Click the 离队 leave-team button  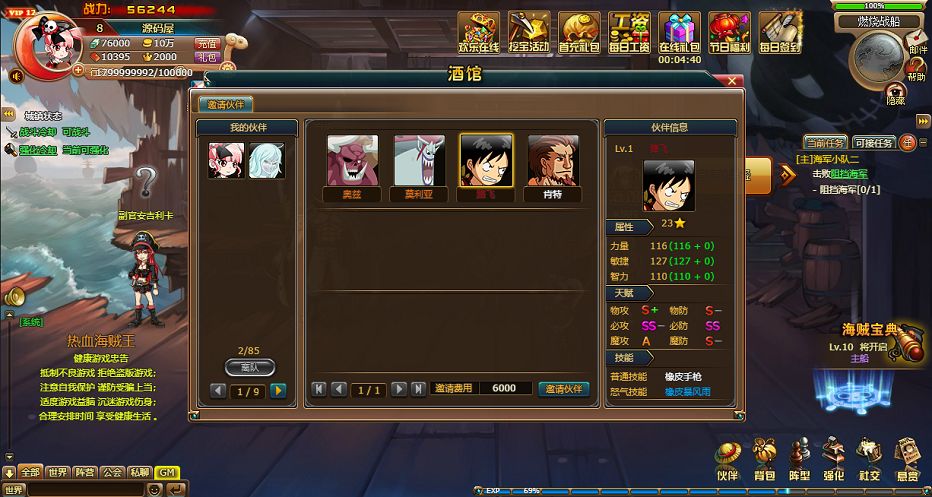tap(249, 367)
